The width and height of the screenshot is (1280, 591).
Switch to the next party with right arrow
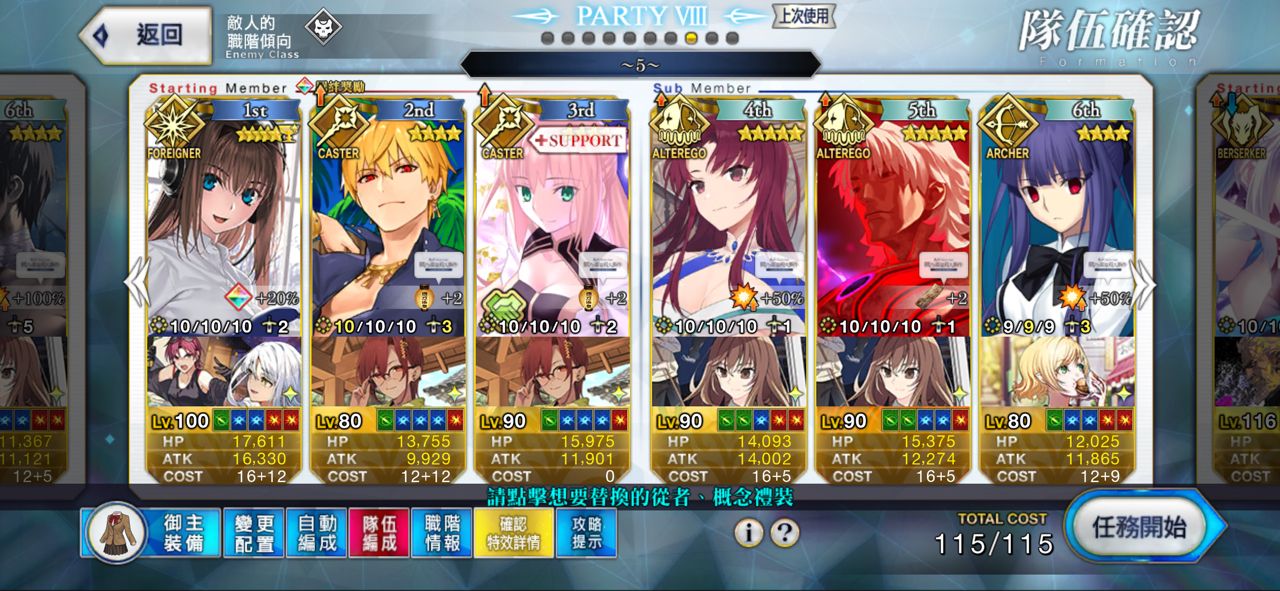point(1144,285)
